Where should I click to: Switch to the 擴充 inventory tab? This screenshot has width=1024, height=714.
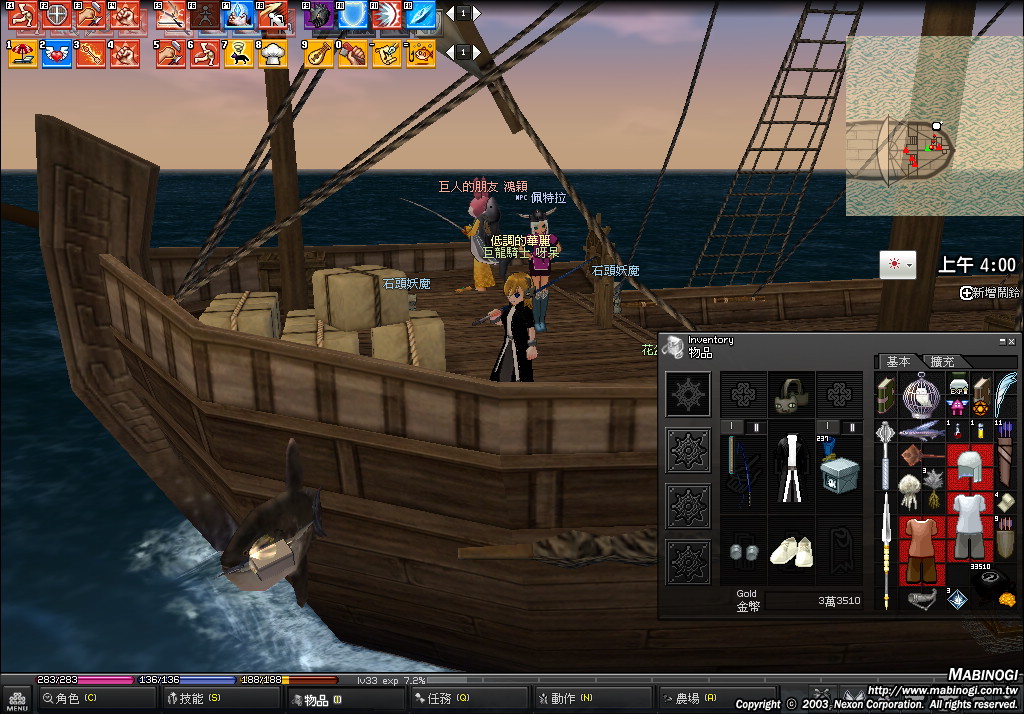pos(943,361)
